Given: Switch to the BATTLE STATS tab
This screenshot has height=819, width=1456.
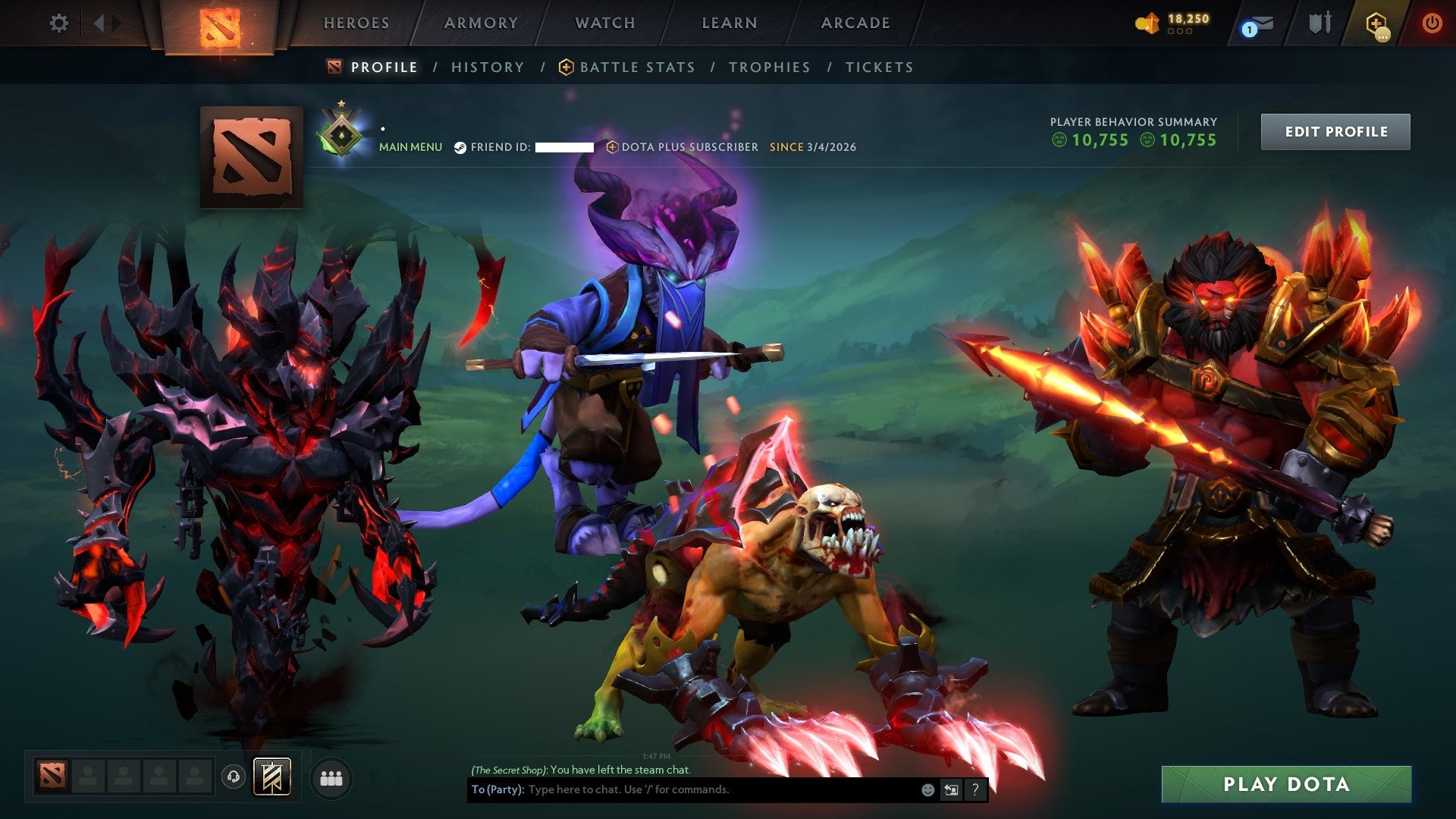Looking at the screenshot, I should (x=636, y=67).
